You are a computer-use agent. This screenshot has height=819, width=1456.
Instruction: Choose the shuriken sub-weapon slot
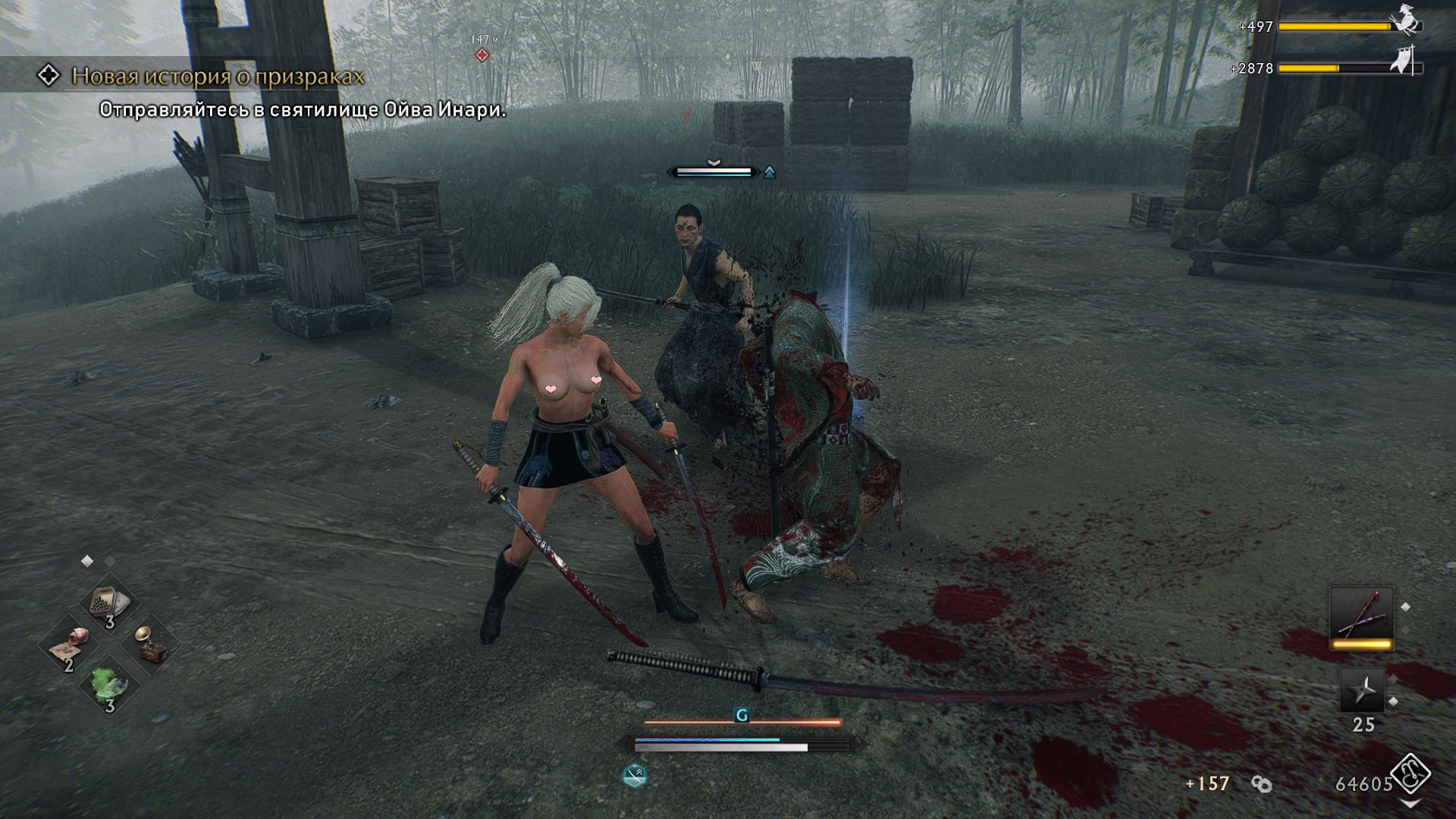(1363, 691)
